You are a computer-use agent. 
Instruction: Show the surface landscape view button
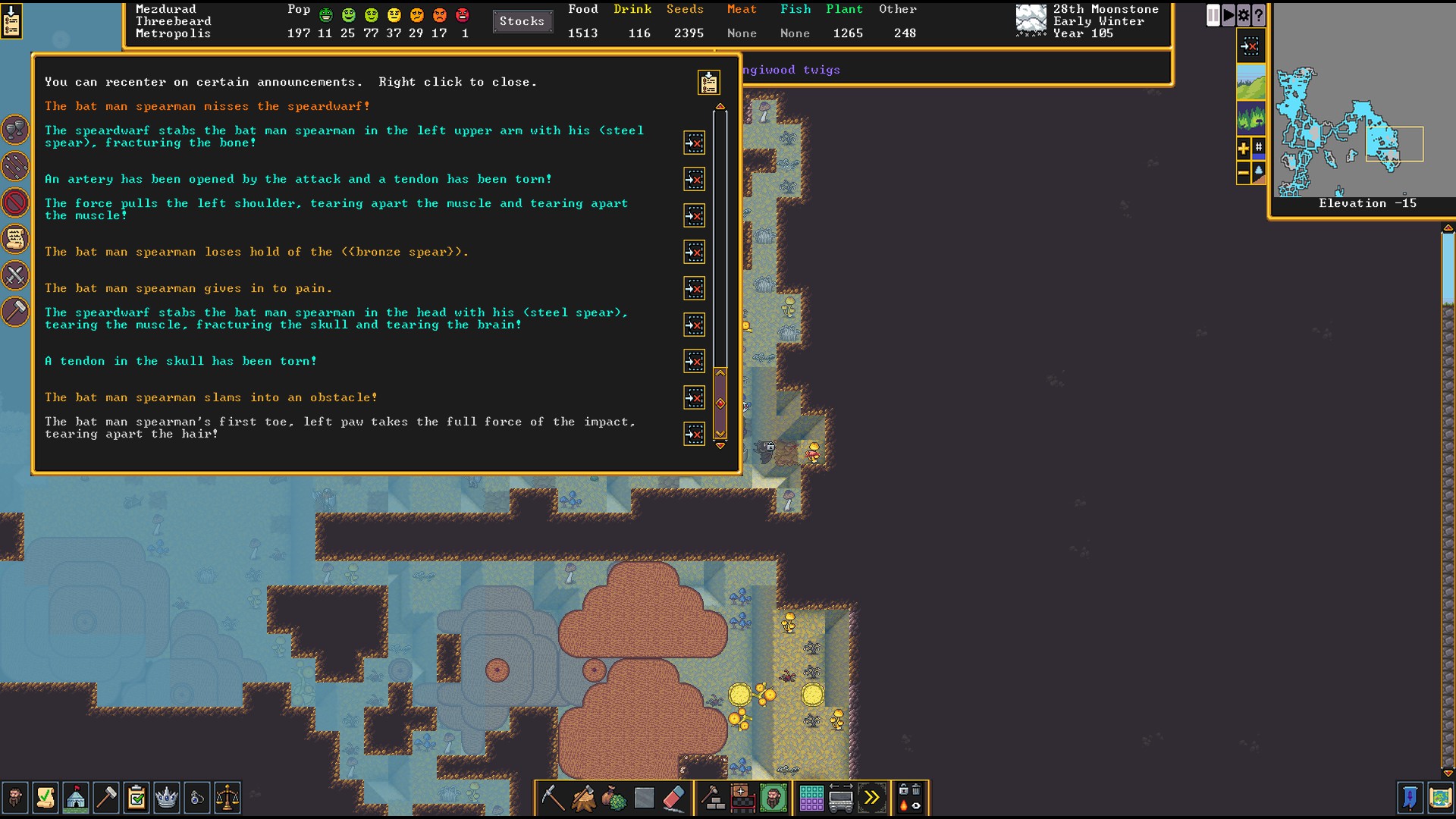click(x=1250, y=83)
